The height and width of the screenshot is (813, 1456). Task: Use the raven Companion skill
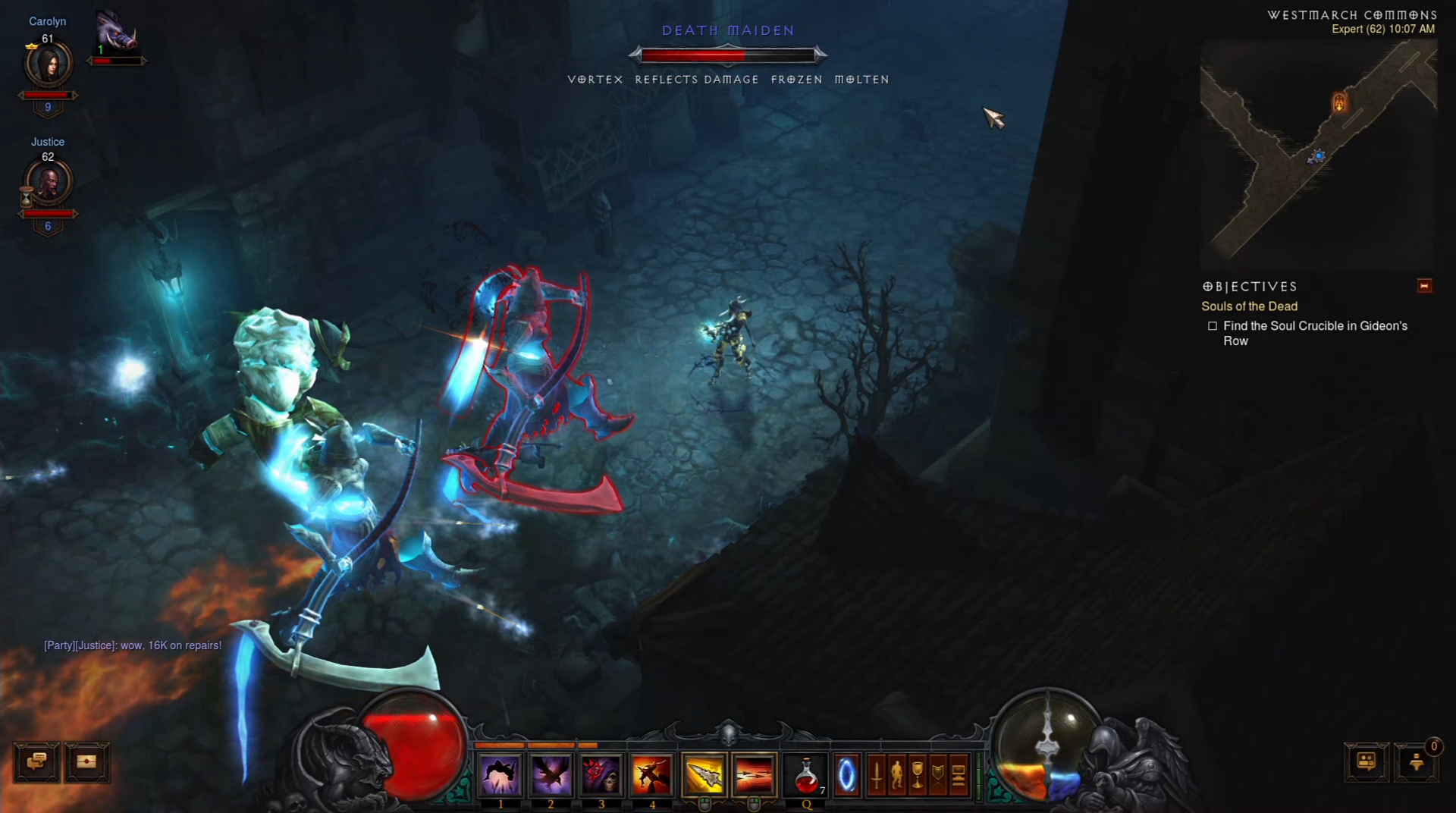(x=551, y=775)
